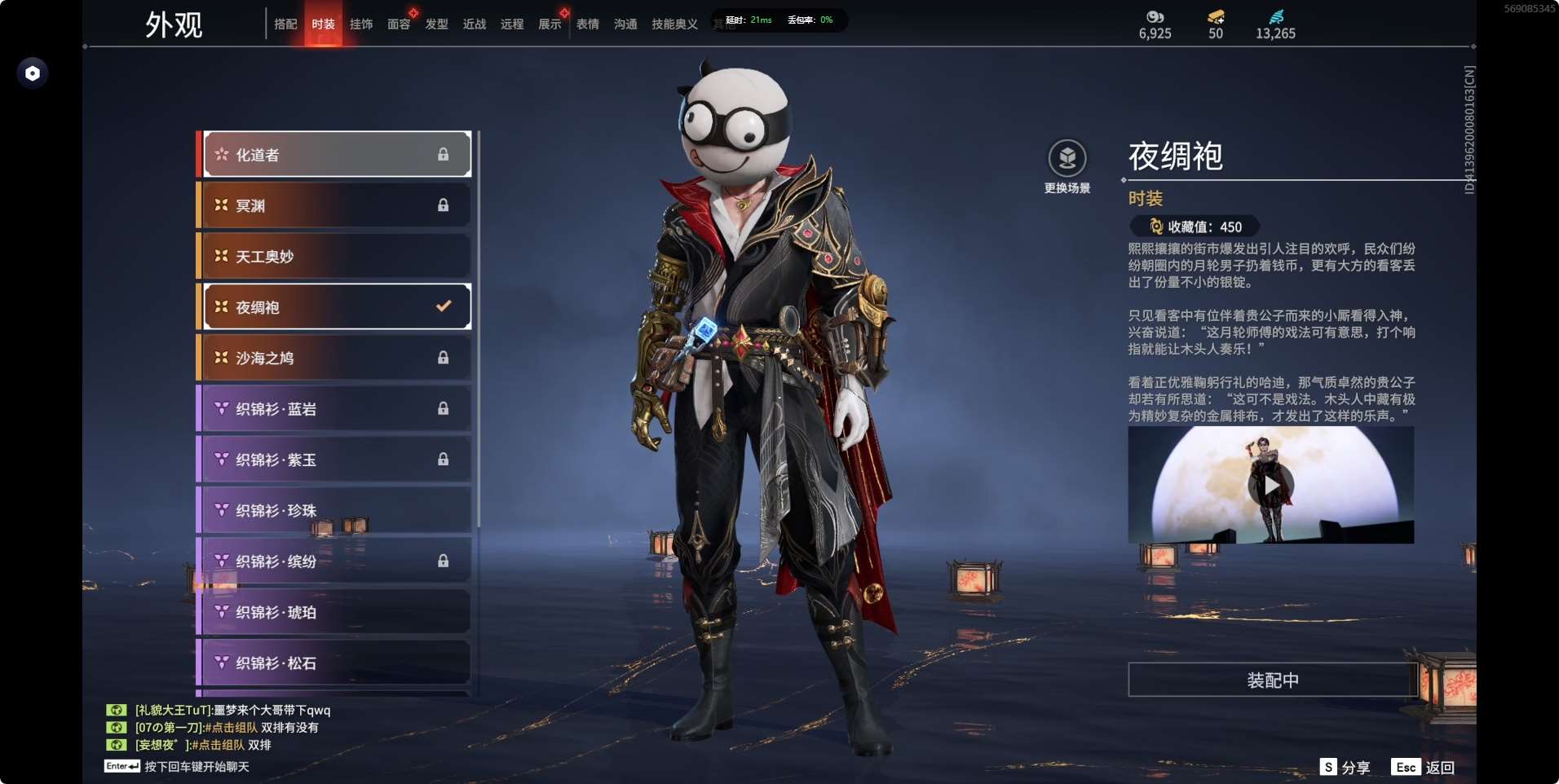Choose the 冥渊 outfit row
Screen dimensions: 1559x784
tap(335, 205)
